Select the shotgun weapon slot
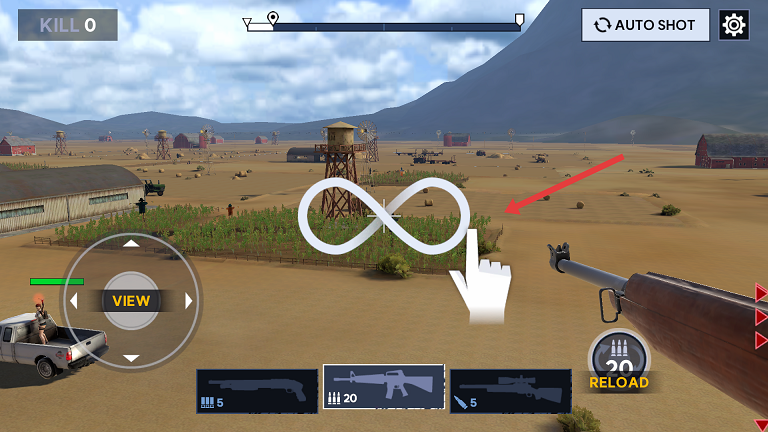 click(257, 391)
